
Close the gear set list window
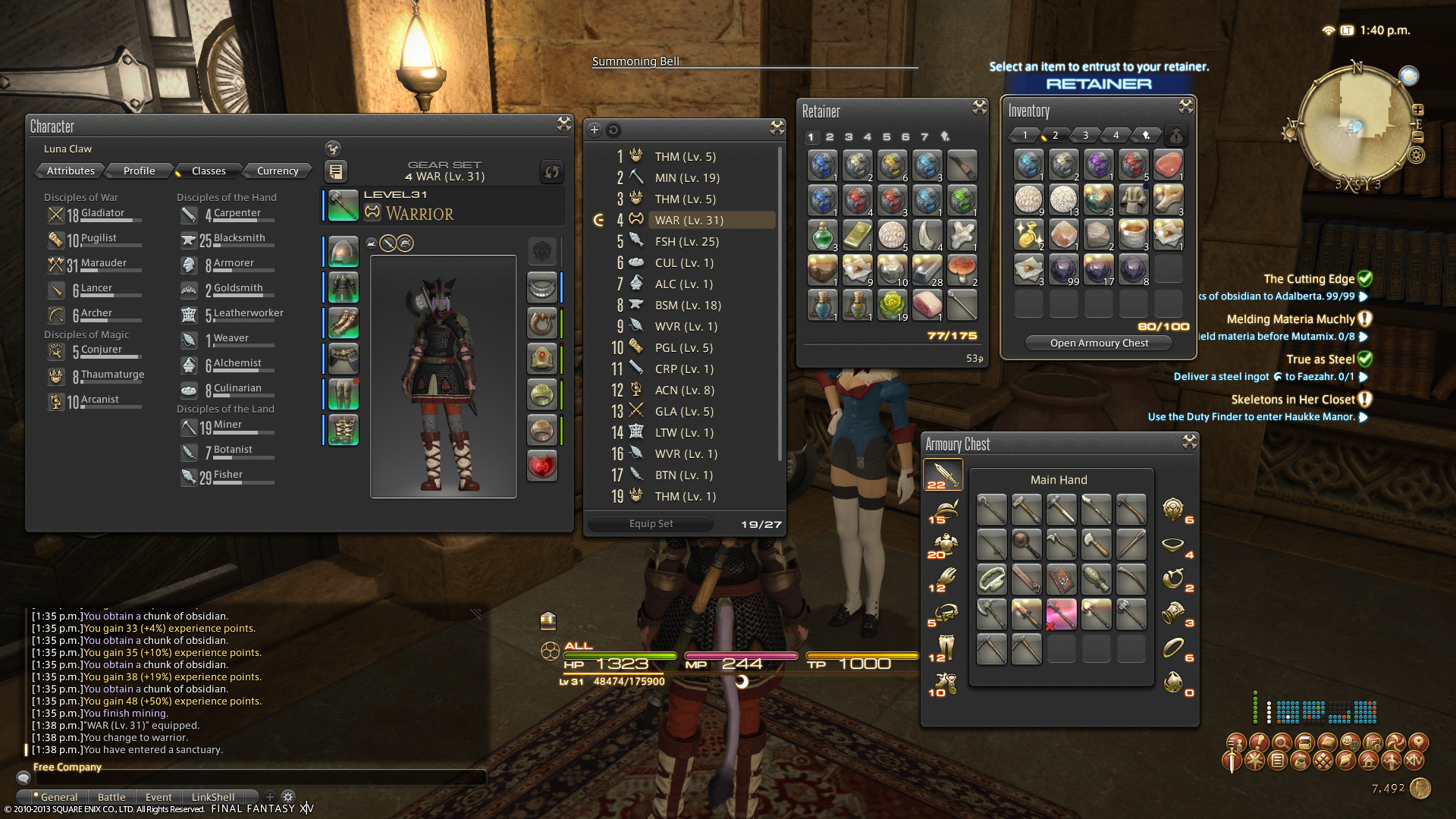pyautogui.click(x=777, y=127)
